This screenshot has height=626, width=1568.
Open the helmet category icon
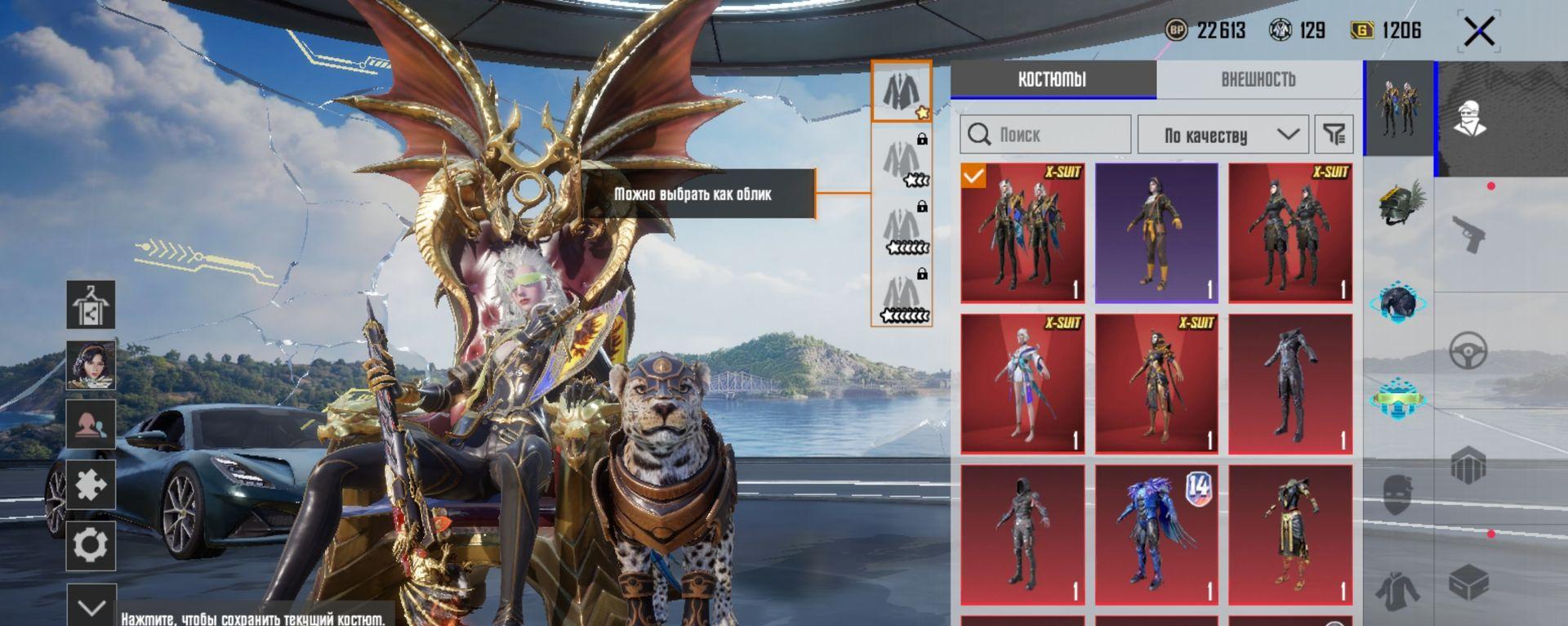pyautogui.click(x=1400, y=202)
